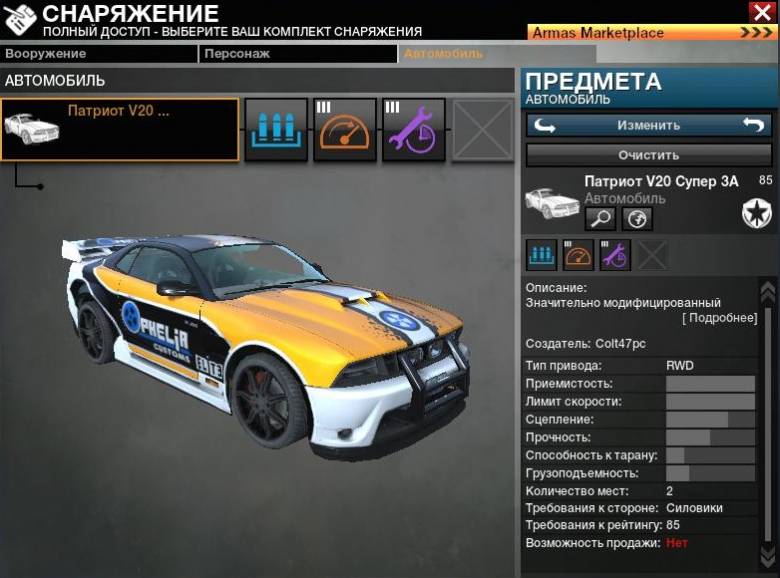Image resolution: width=780 pixels, height=578 pixels.
Task: Click the globe icon under vehicle name
Action: [637, 218]
